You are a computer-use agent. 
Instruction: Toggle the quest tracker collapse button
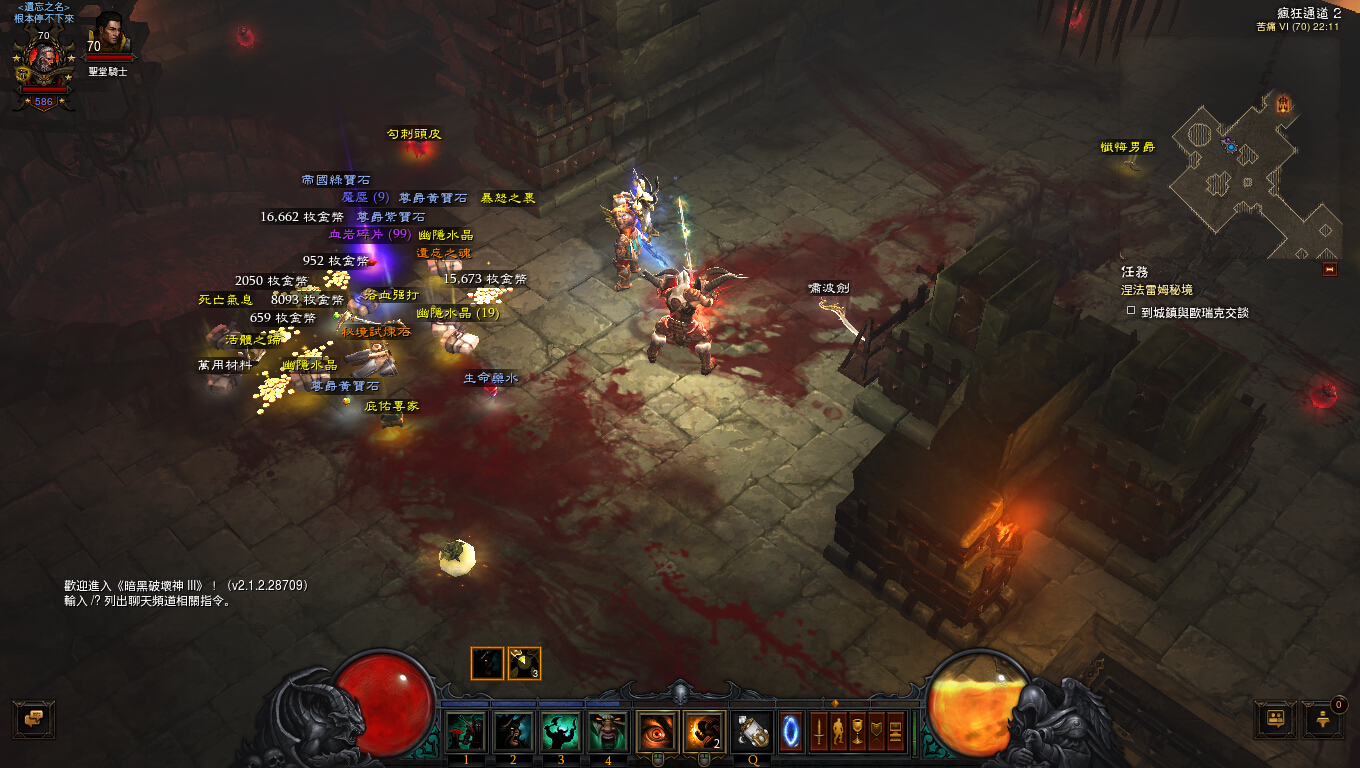tap(1329, 269)
